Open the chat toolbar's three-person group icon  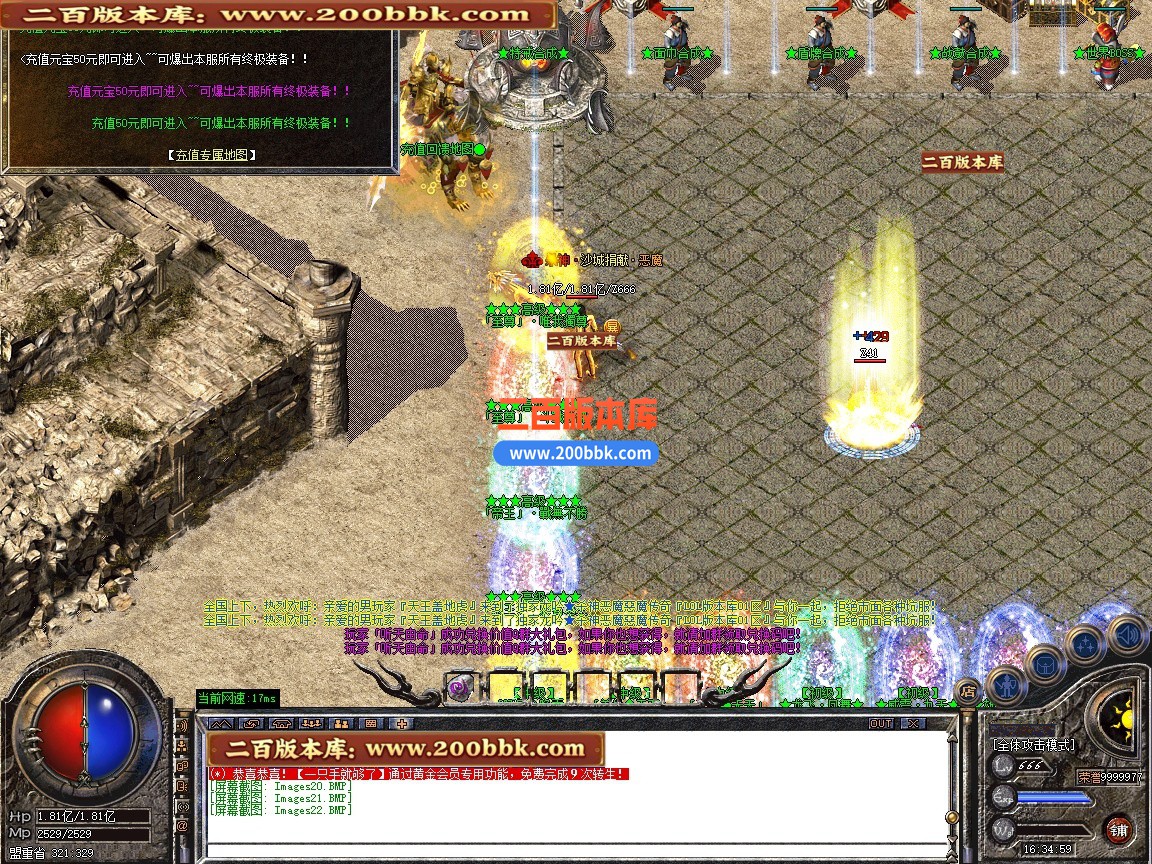[x=311, y=723]
